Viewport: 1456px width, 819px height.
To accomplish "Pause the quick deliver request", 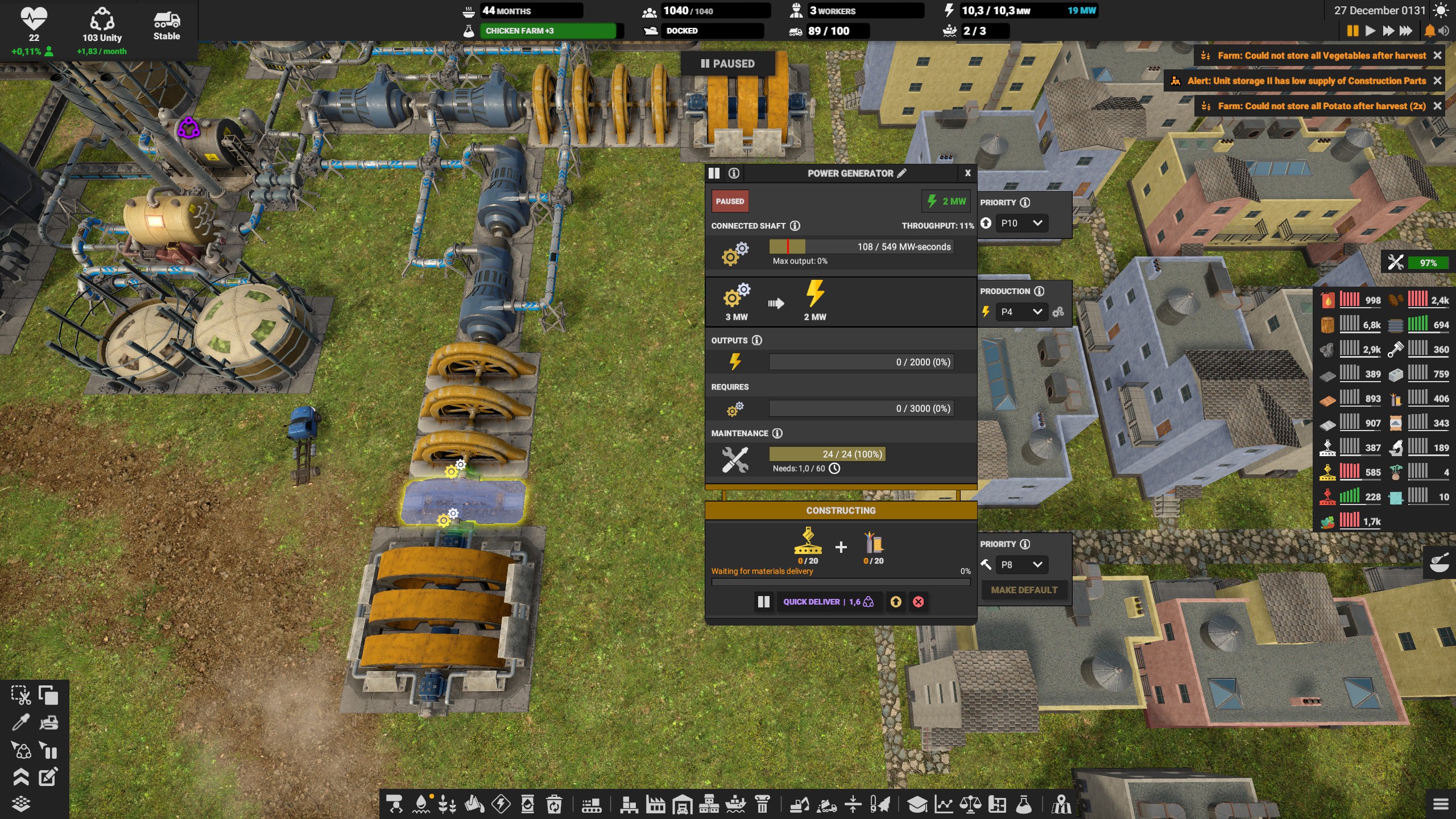I will click(763, 602).
